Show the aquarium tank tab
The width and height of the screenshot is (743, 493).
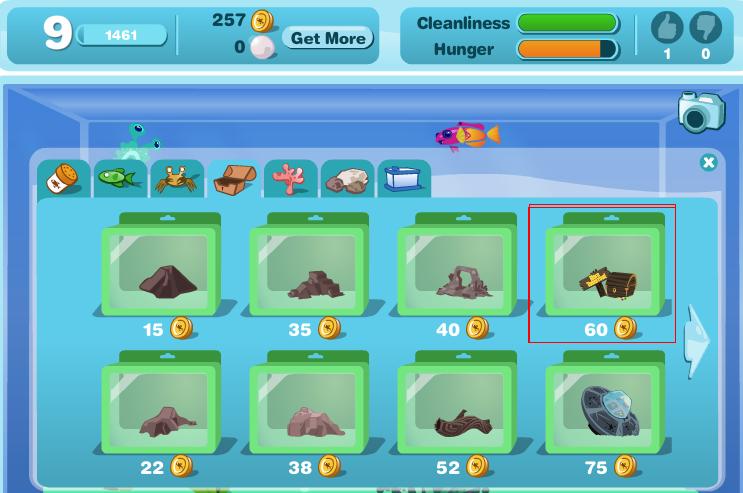coord(404,180)
